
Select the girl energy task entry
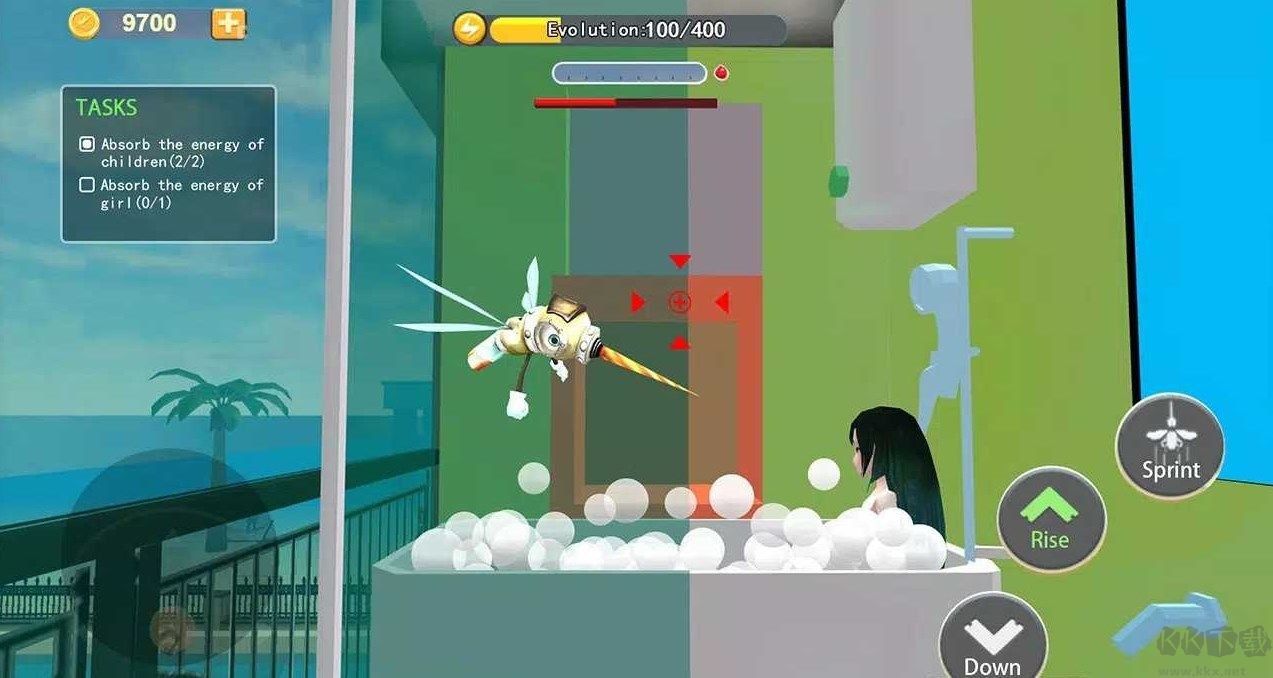172,193
